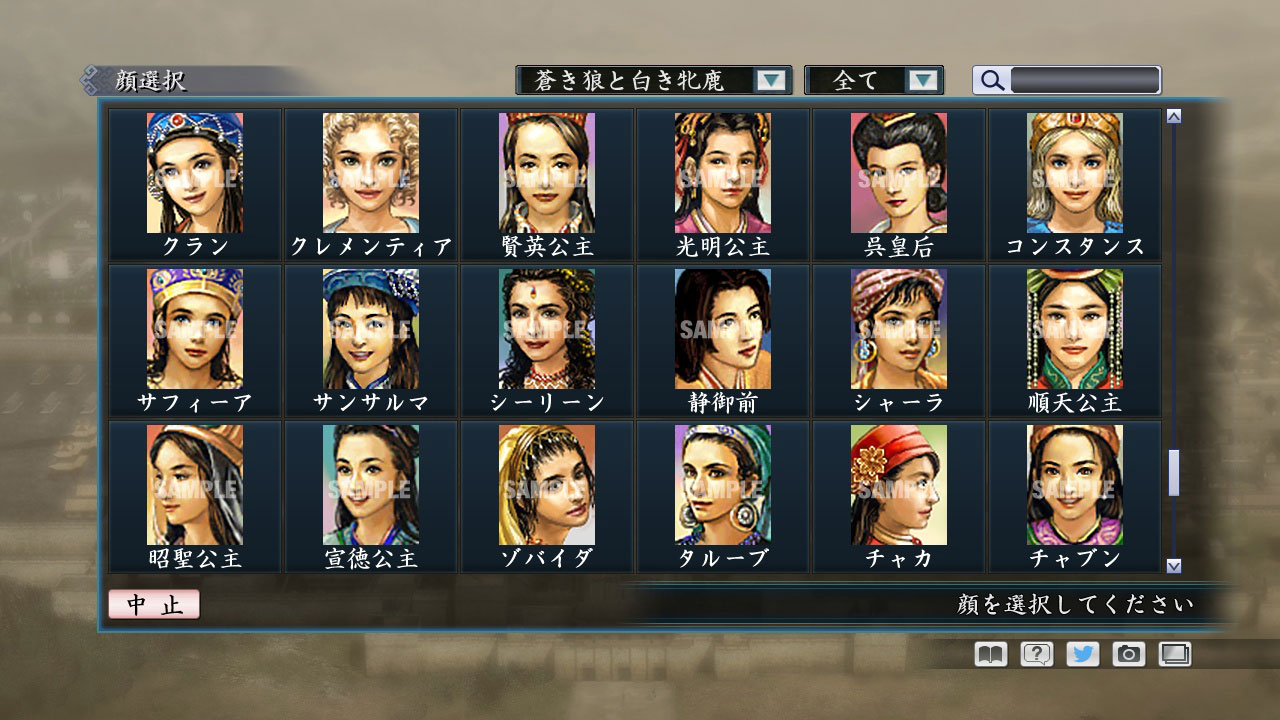Open the 蒼き狼と白き牝鹿 scenario dropdown
Image resolution: width=1280 pixels, height=720 pixels.
(640, 80)
